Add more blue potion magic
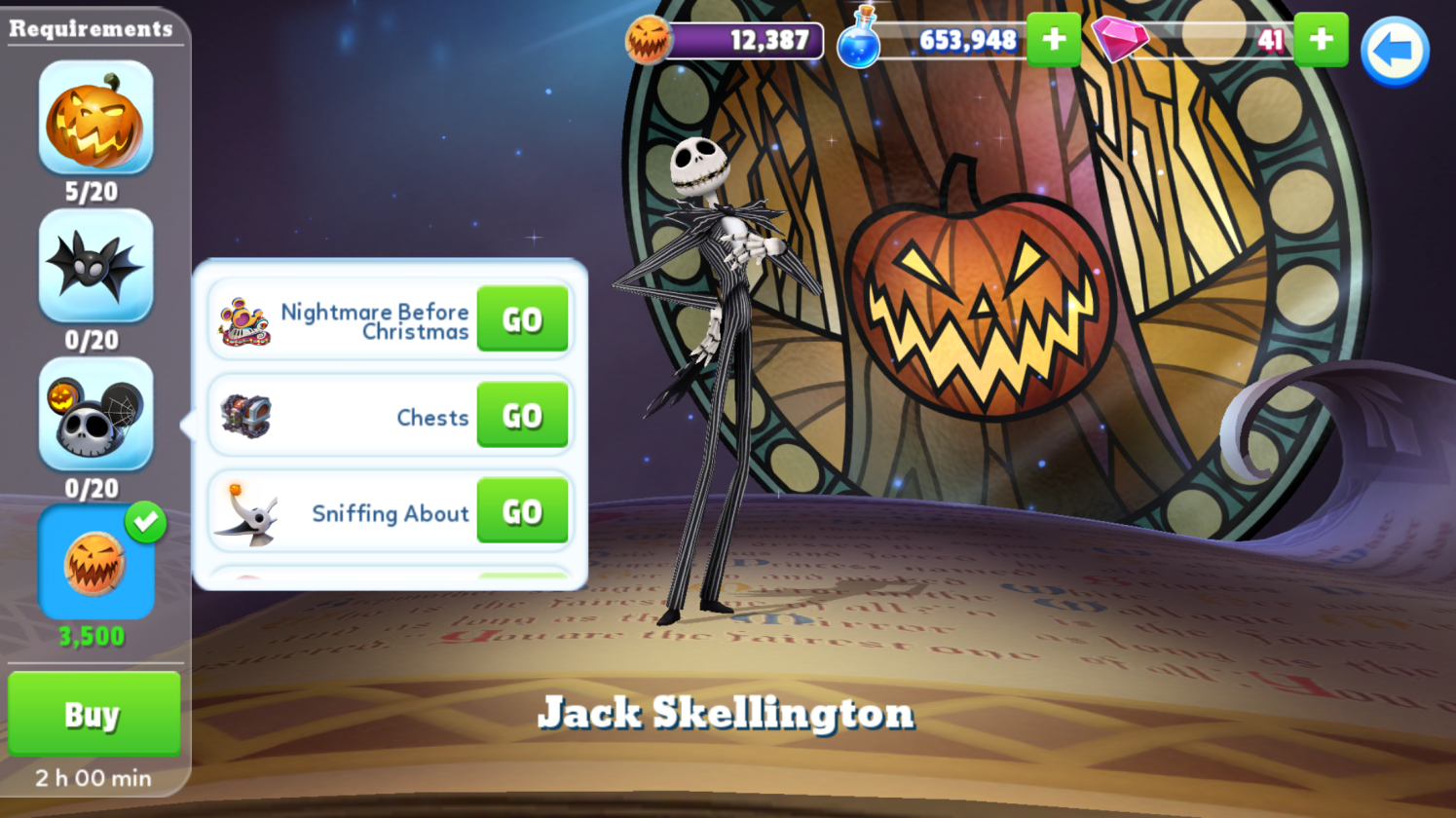 (1054, 40)
